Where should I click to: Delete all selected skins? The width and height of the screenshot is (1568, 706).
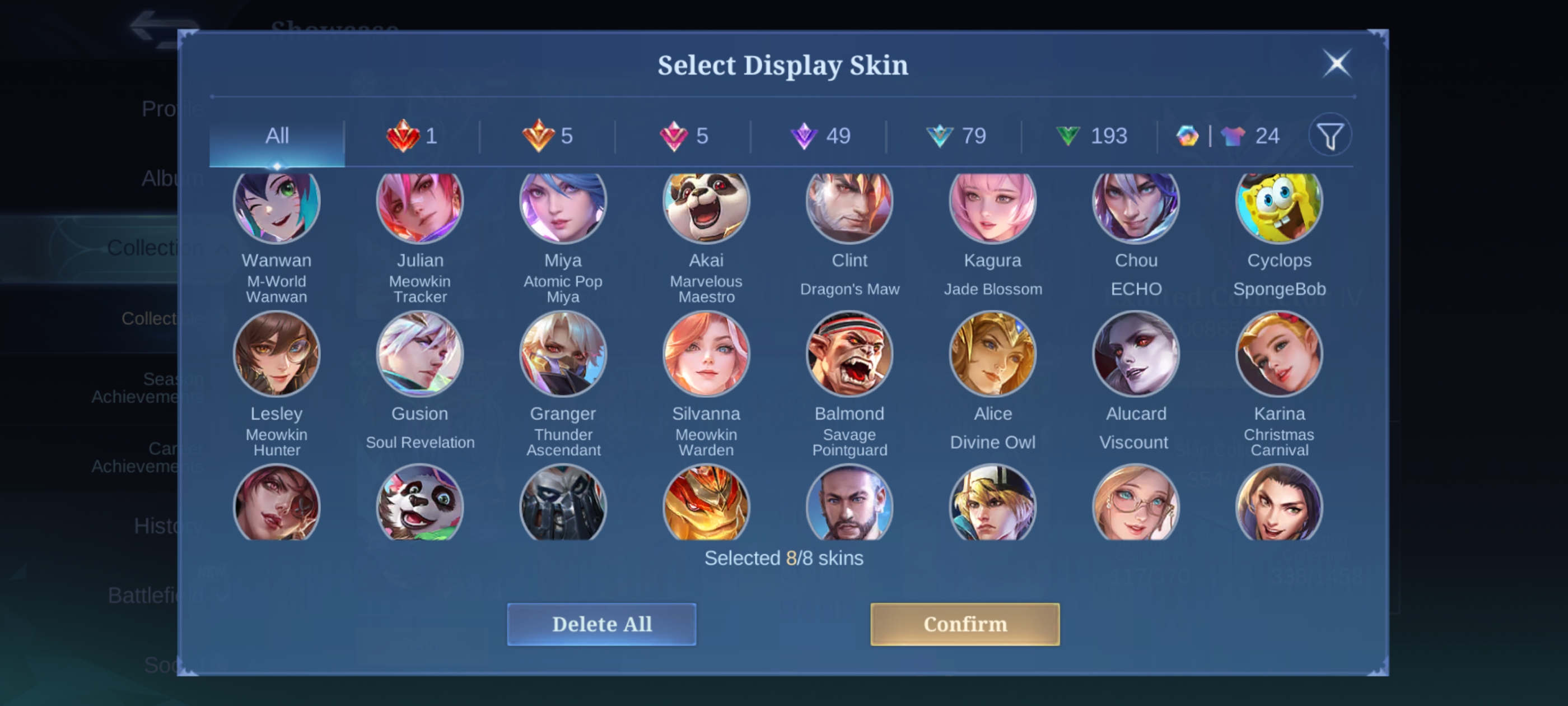coord(601,624)
